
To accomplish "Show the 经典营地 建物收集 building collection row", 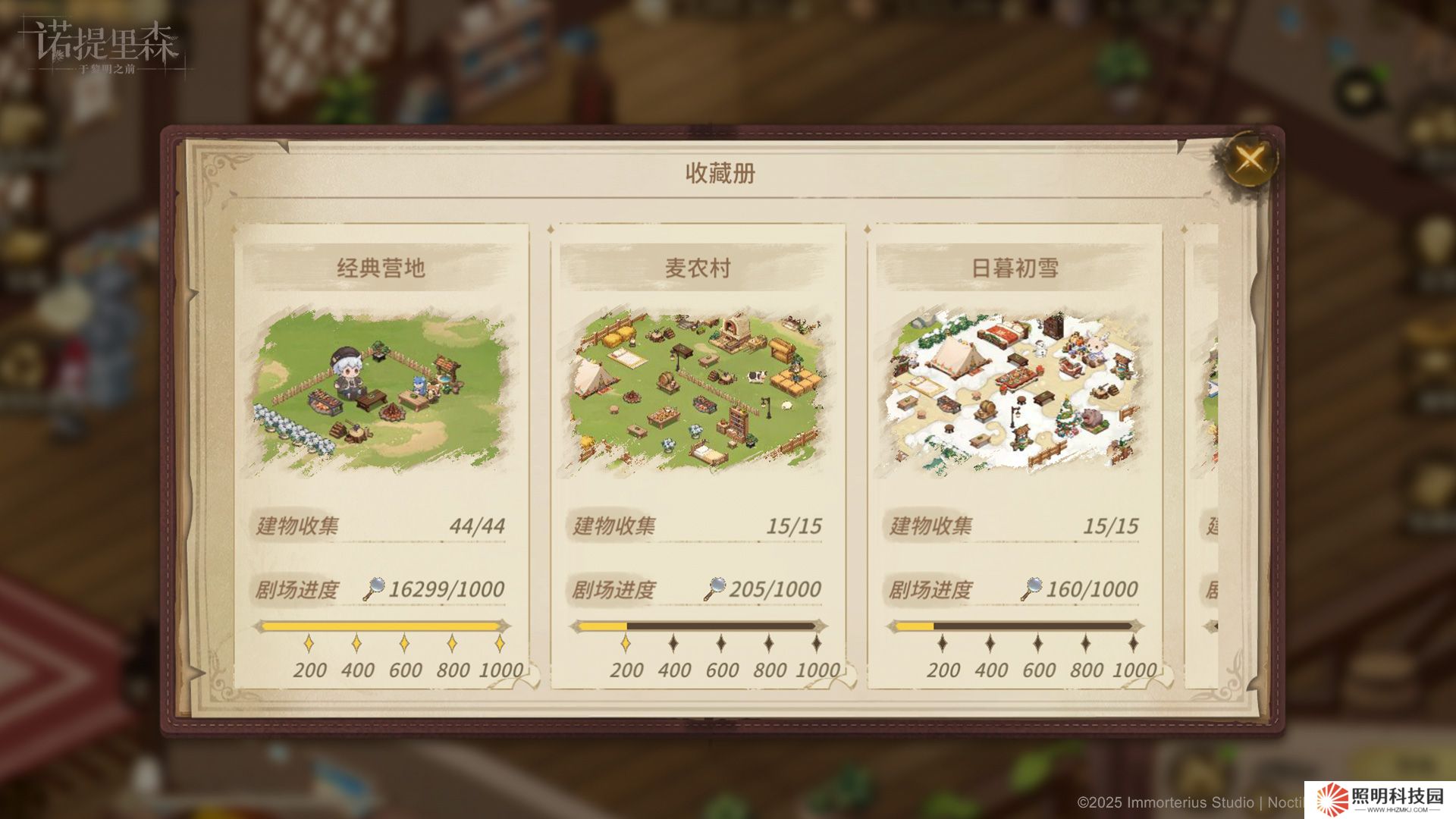I will click(381, 526).
